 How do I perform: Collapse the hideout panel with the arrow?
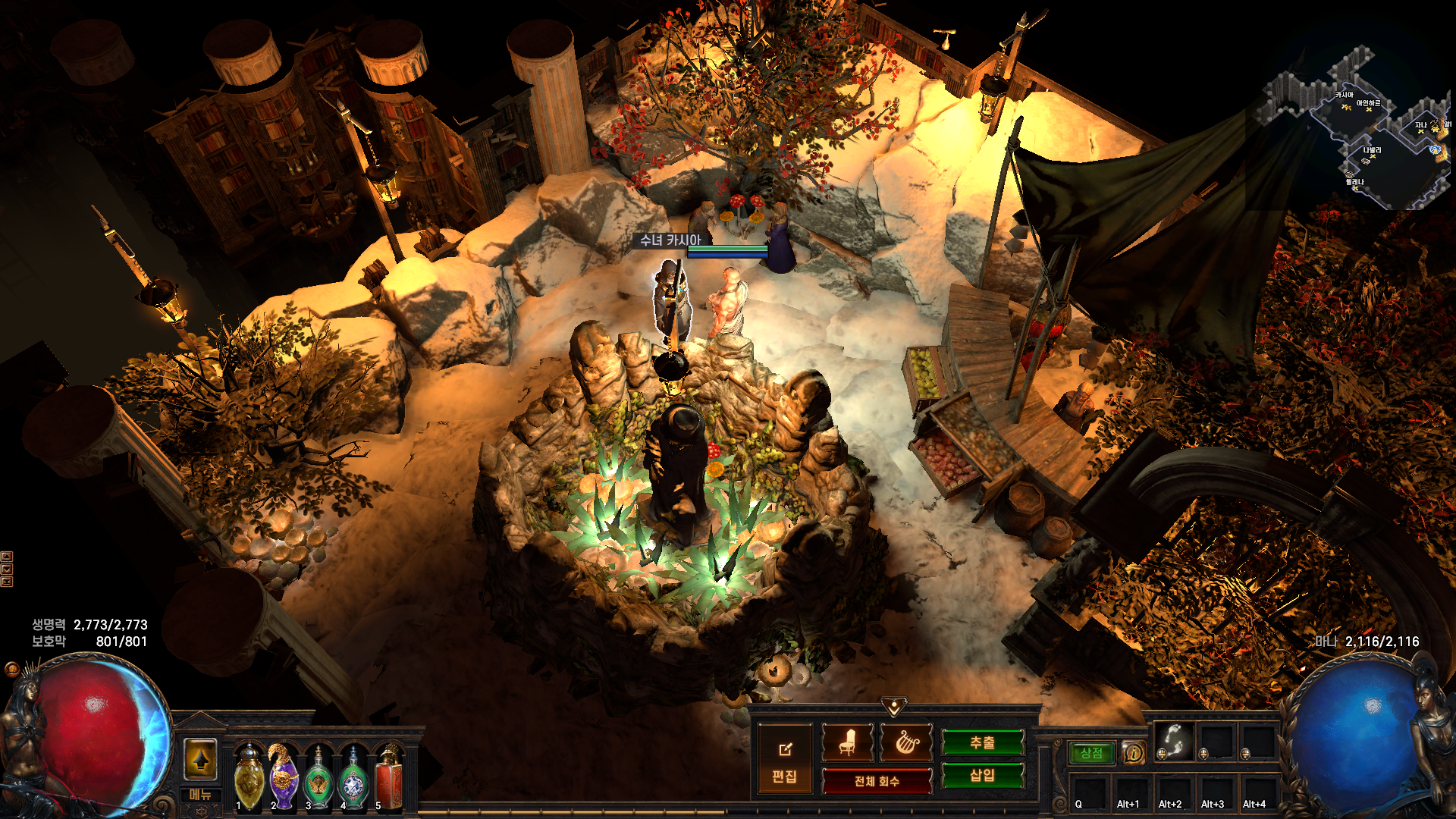894,708
